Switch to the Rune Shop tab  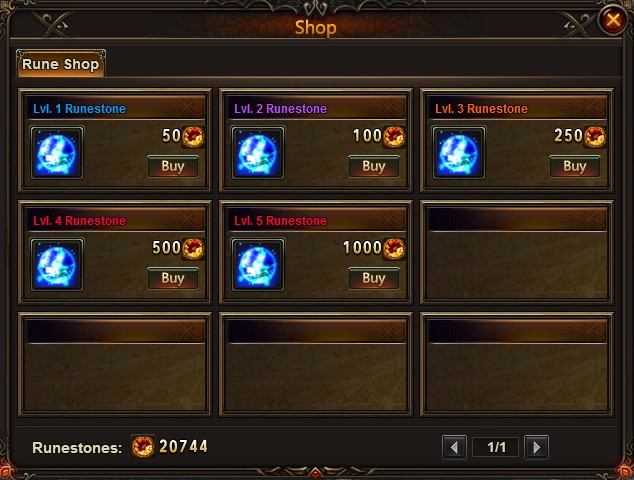(x=60, y=63)
